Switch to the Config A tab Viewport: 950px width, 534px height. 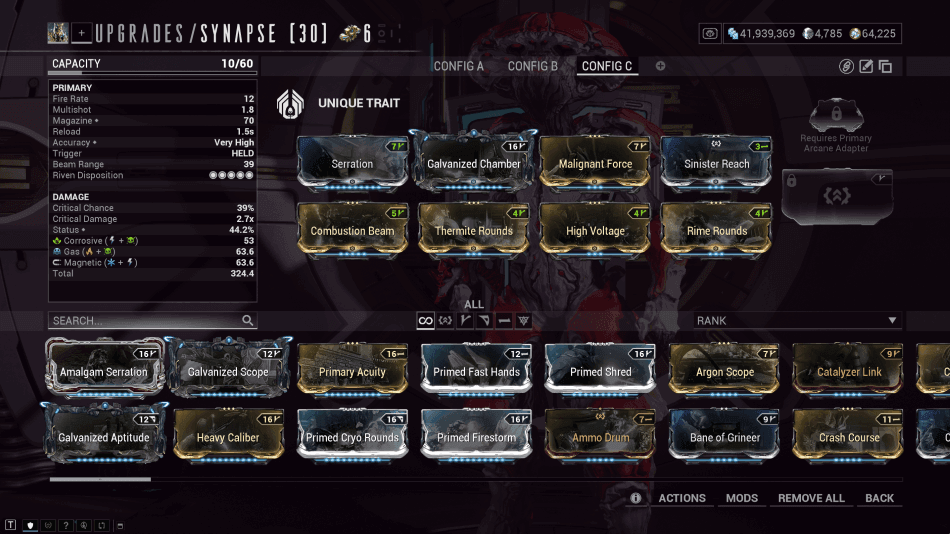[x=458, y=66]
